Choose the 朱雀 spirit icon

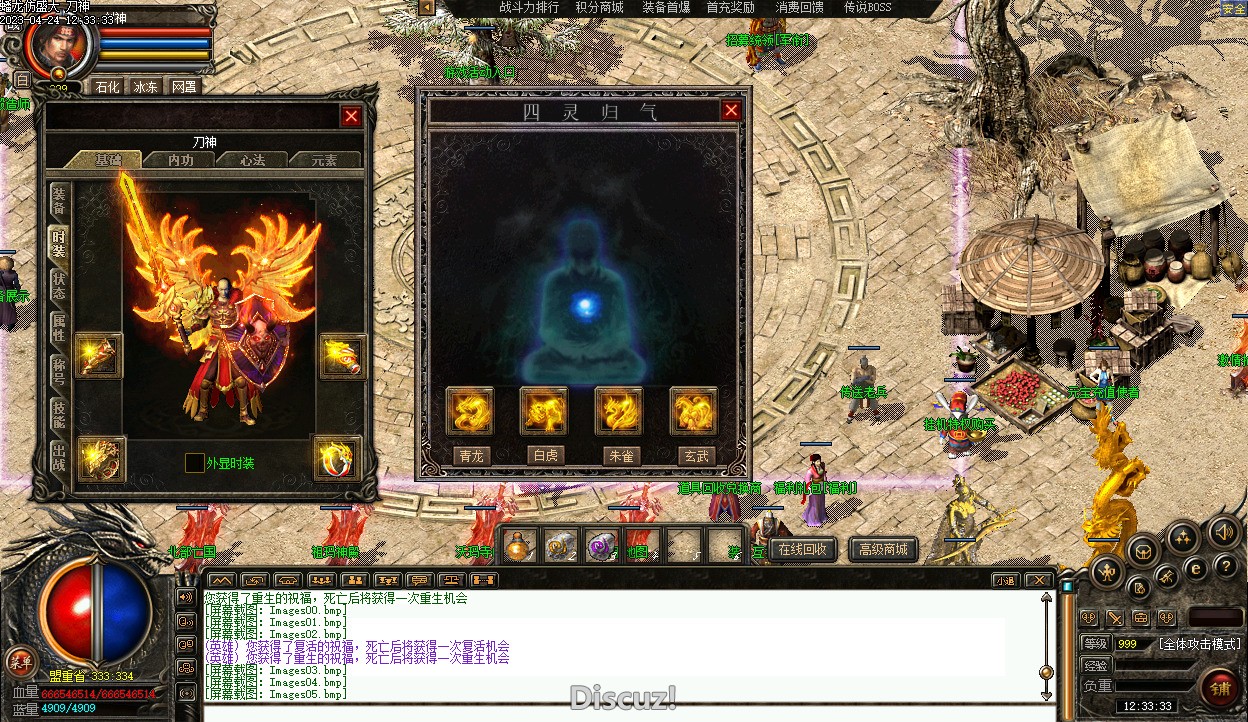[x=619, y=411]
